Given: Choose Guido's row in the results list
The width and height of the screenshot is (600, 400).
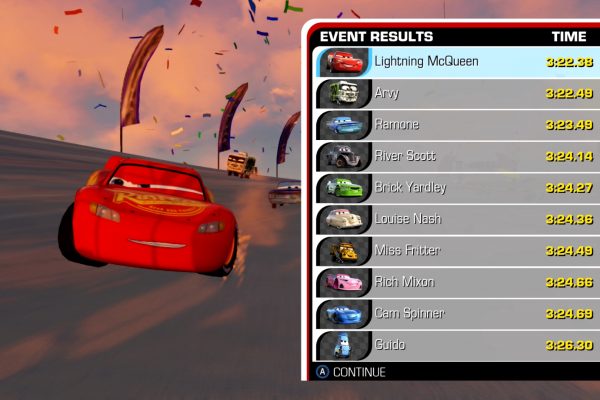Looking at the screenshot, I should 457,345.
